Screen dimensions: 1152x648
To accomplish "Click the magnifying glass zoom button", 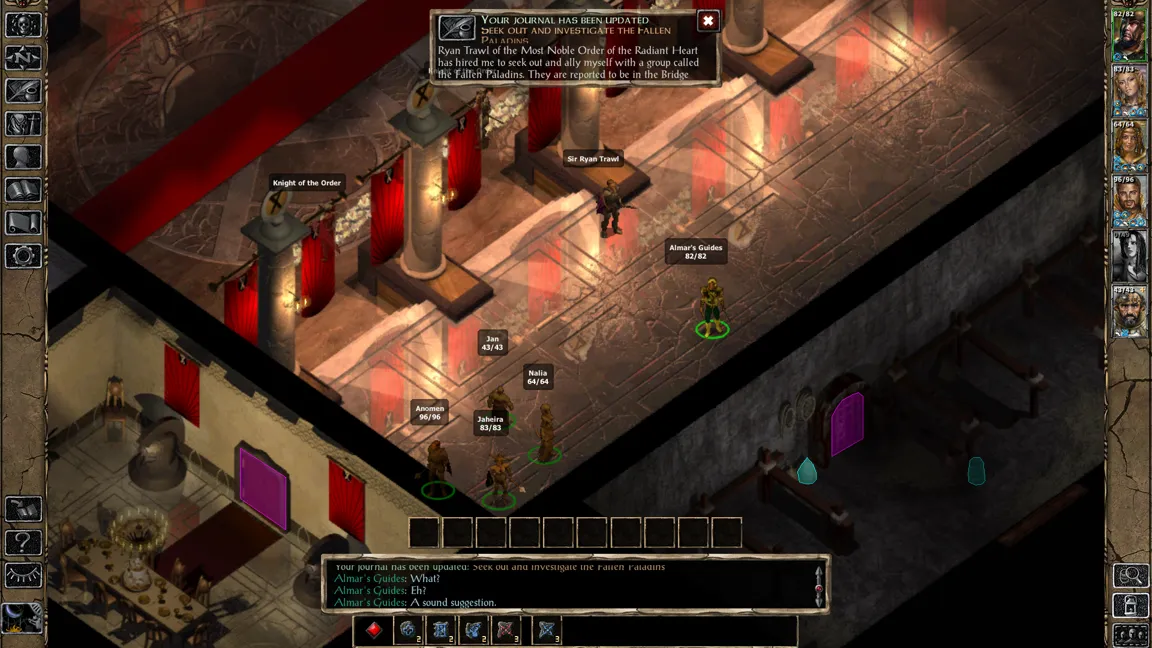I will (1131, 575).
